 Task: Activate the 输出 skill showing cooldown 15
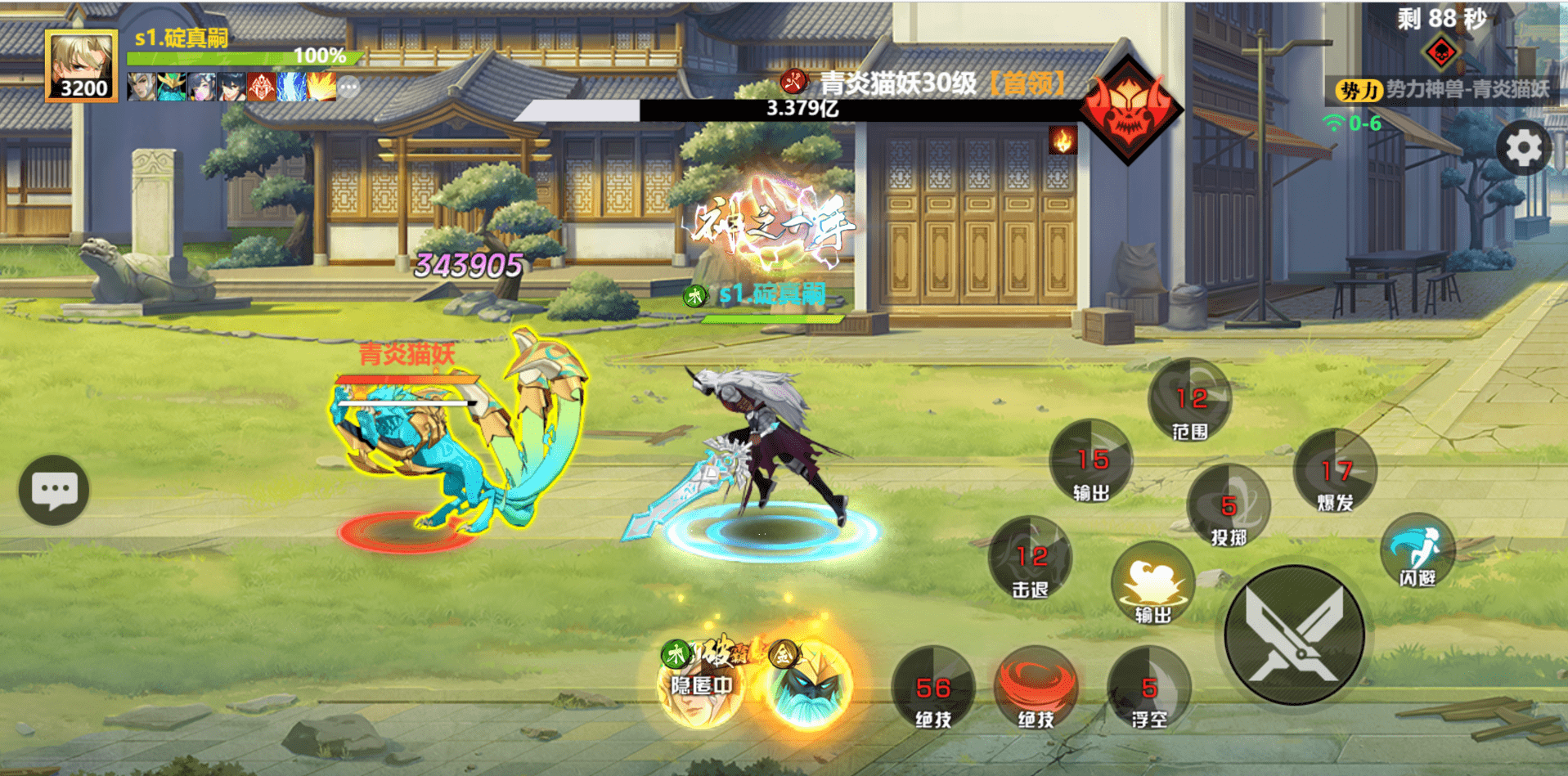point(1091,462)
